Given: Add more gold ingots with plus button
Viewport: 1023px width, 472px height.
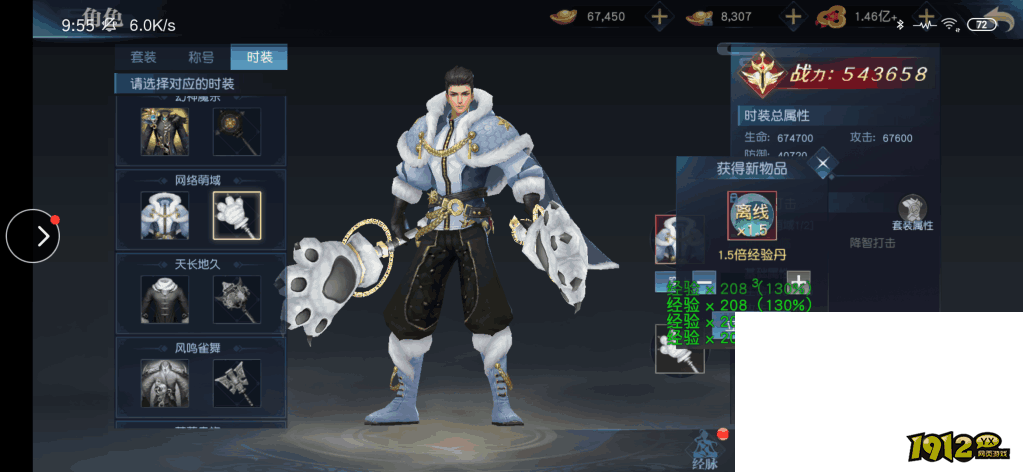Looking at the screenshot, I should (659, 16).
